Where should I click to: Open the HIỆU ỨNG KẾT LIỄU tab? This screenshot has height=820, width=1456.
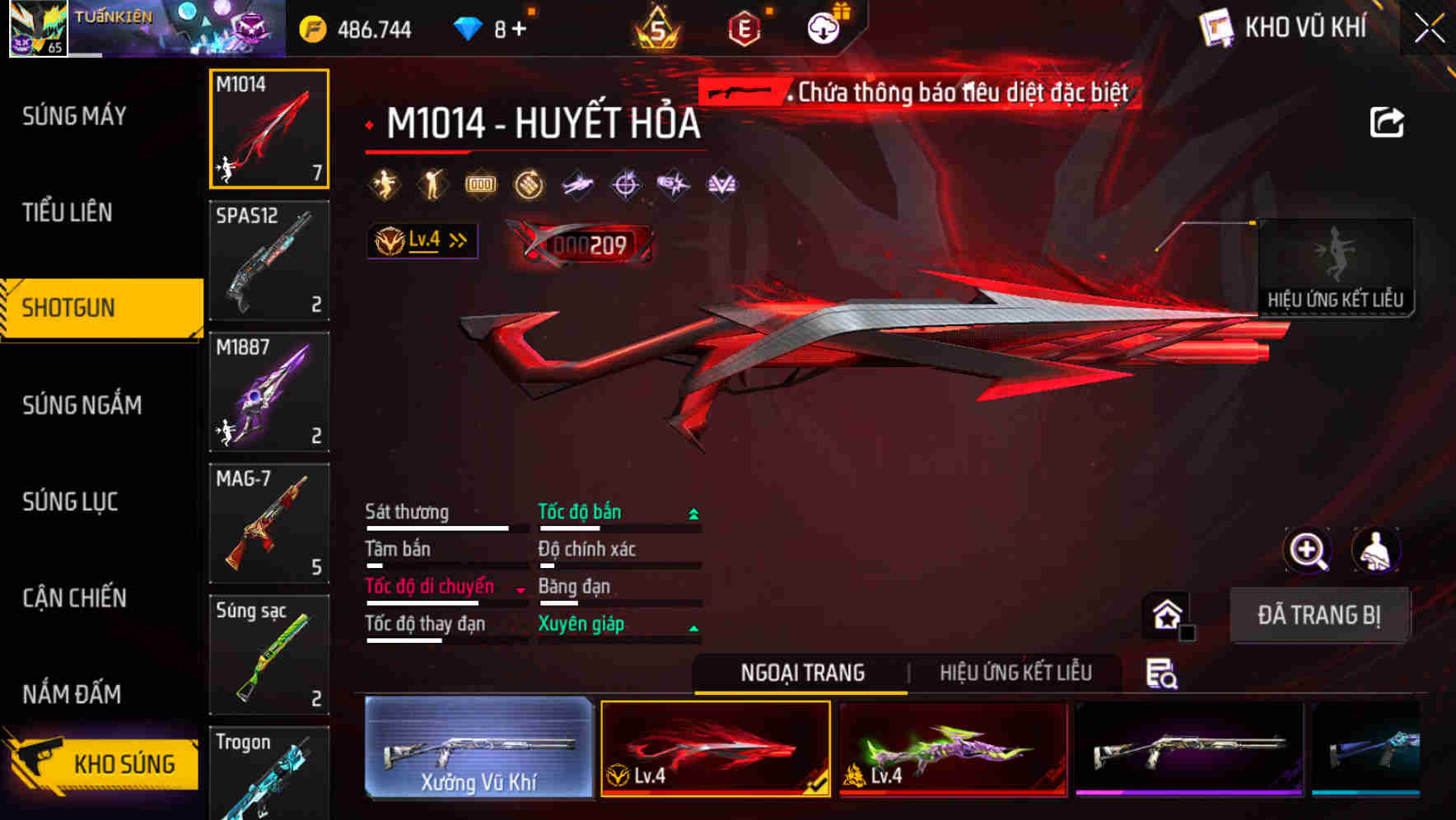coord(1015,673)
